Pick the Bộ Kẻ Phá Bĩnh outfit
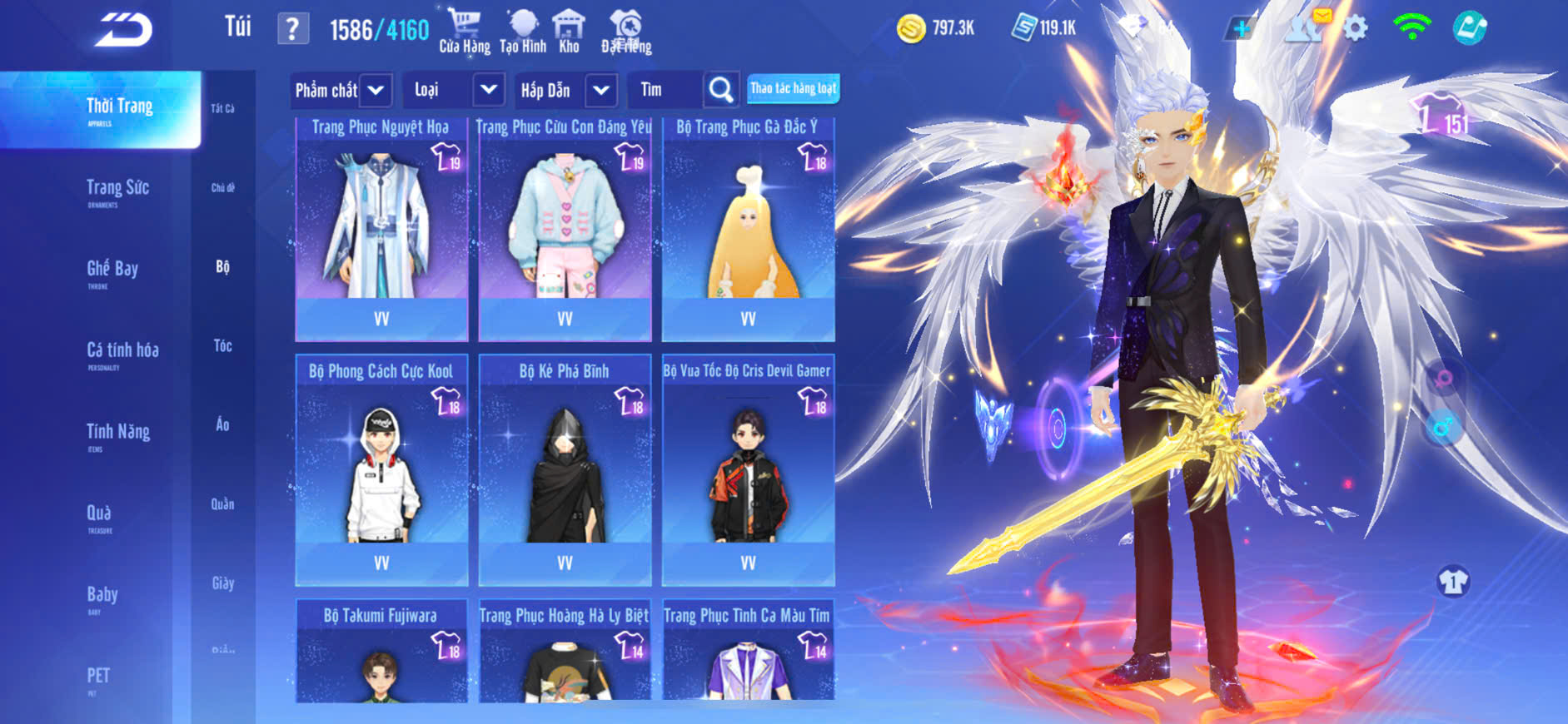1568x724 pixels. pos(565,471)
